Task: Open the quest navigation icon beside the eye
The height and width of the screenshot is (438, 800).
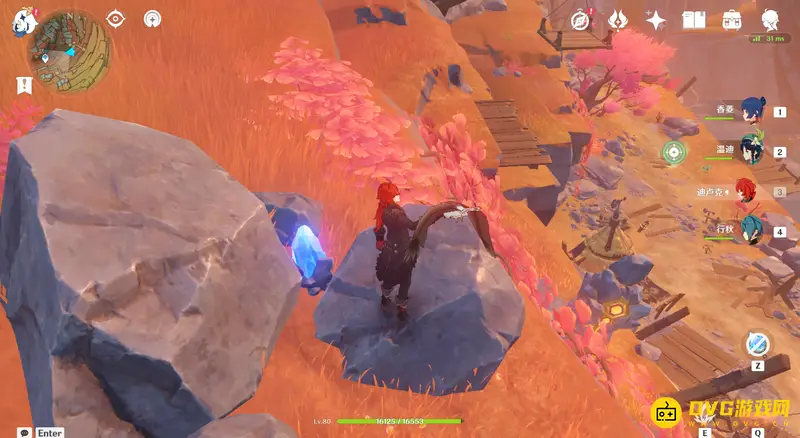Action: pos(152,18)
